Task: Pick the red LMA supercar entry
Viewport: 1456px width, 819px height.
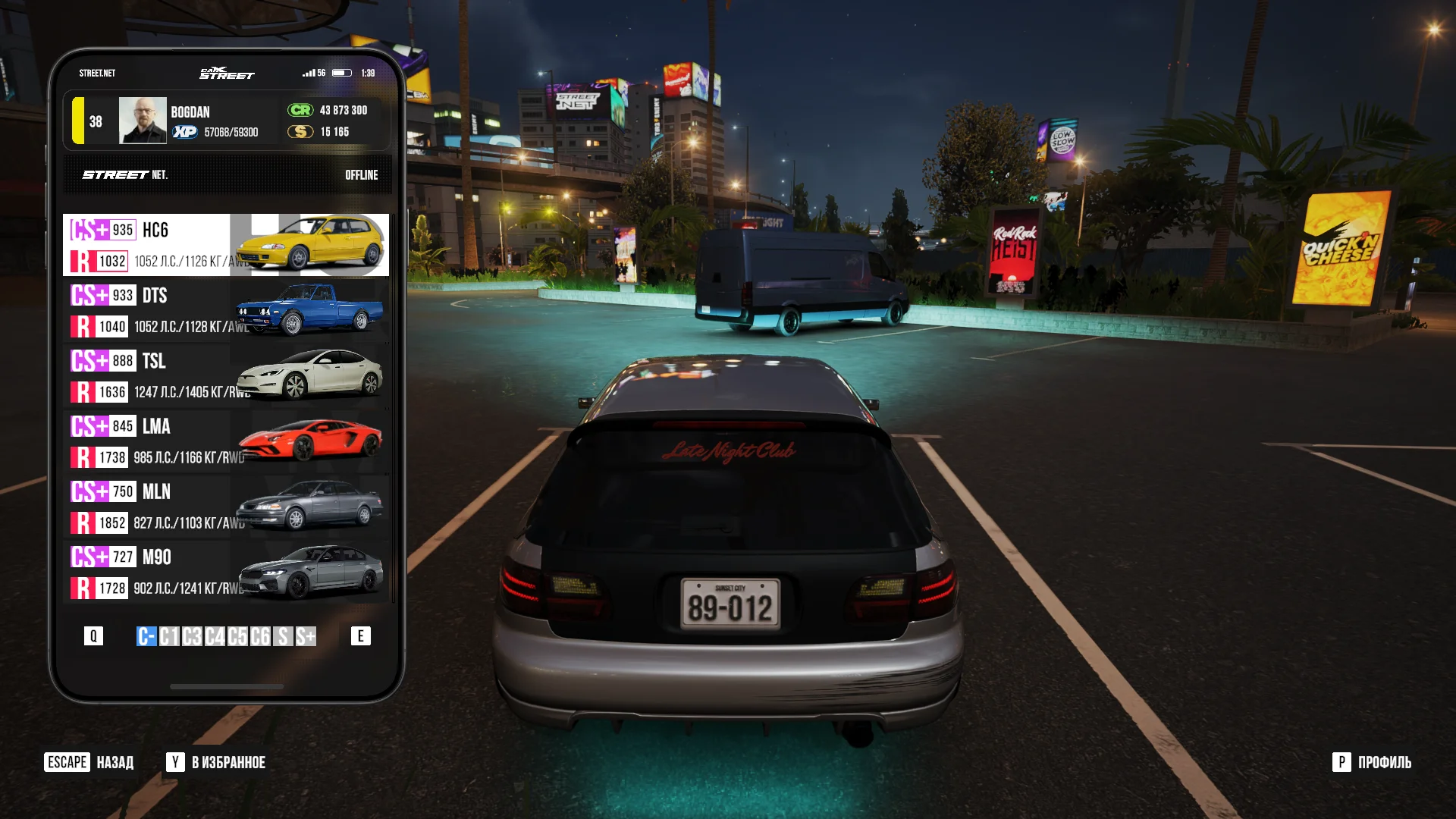Action: pyautogui.click(x=226, y=441)
